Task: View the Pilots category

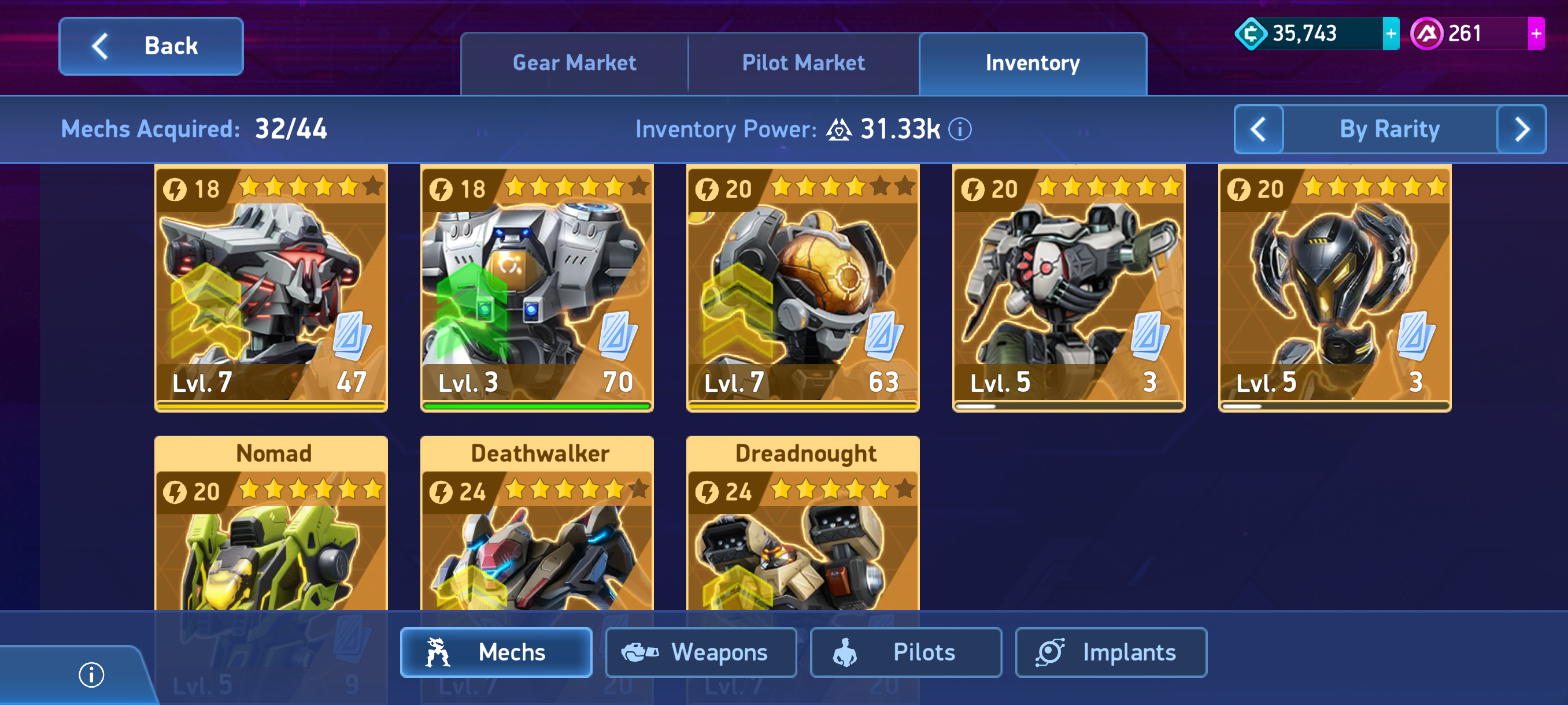Action: 906,652
